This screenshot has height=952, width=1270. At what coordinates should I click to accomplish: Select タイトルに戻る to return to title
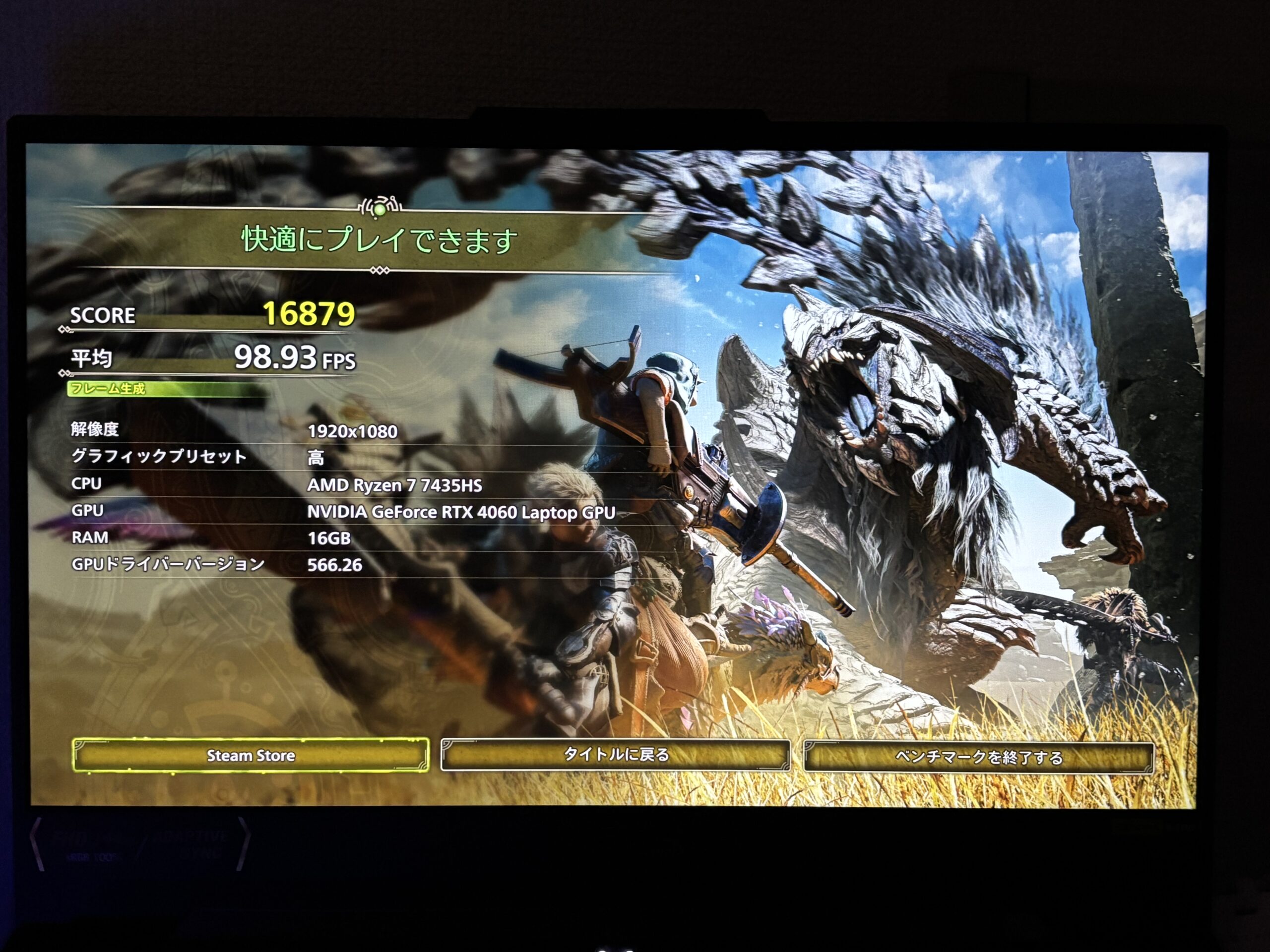(x=616, y=755)
